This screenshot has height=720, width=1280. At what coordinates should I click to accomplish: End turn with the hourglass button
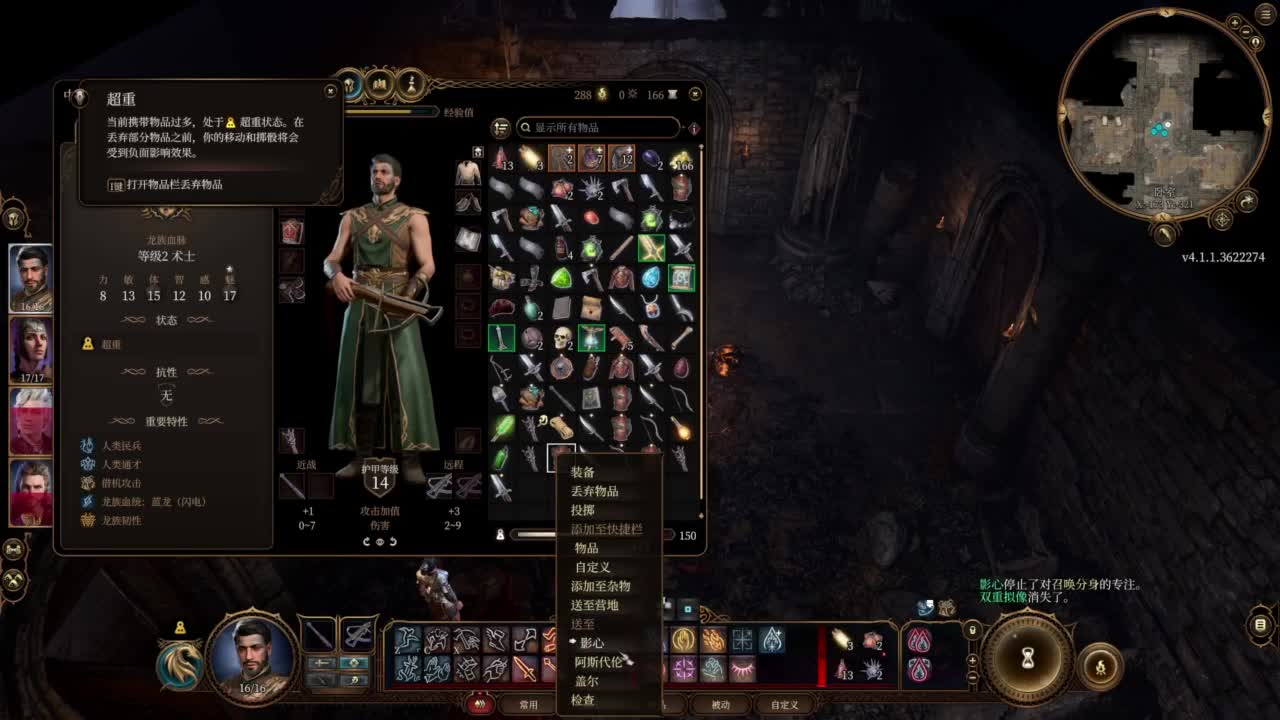pos(1026,659)
